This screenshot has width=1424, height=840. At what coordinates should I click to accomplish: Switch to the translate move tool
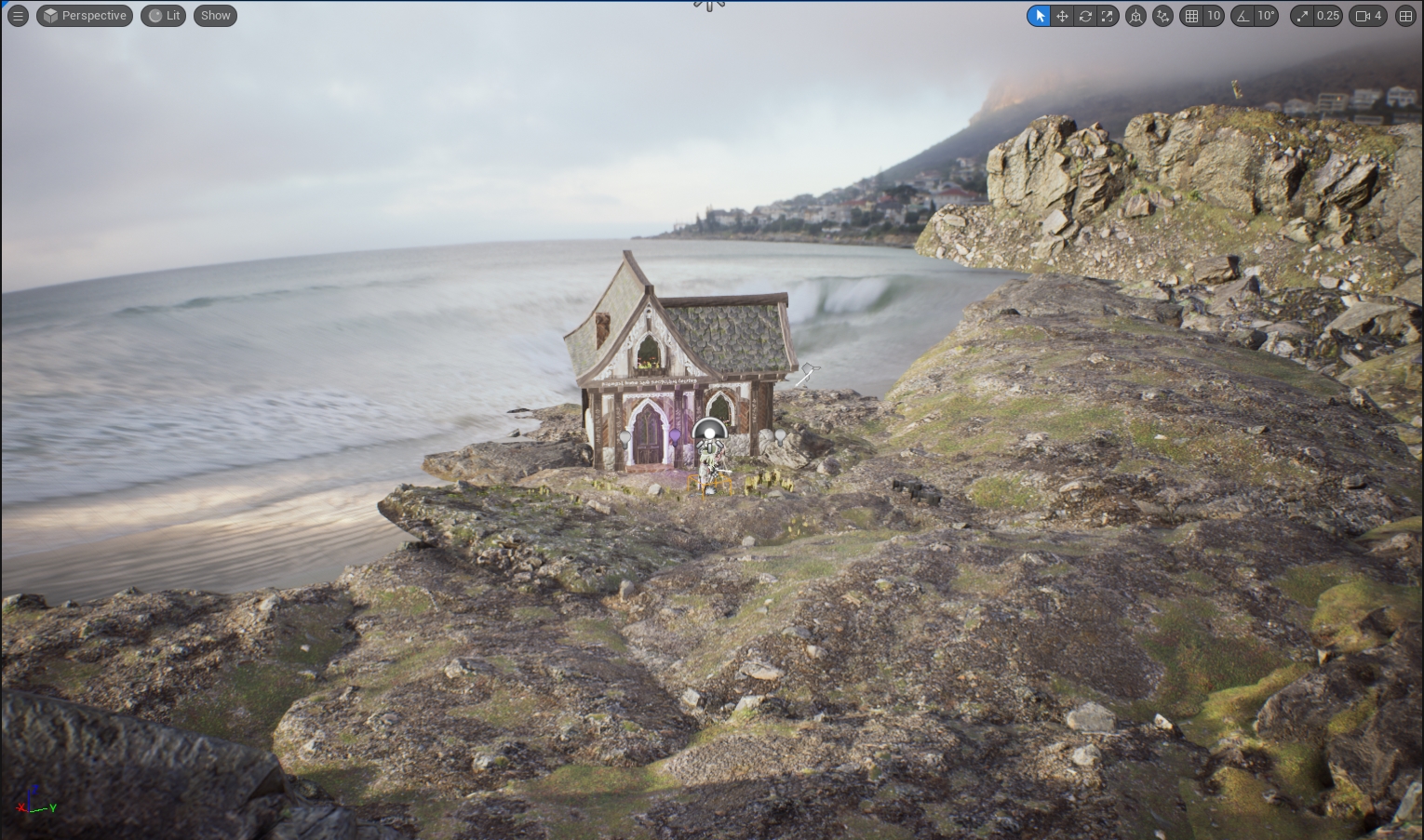click(x=1062, y=16)
